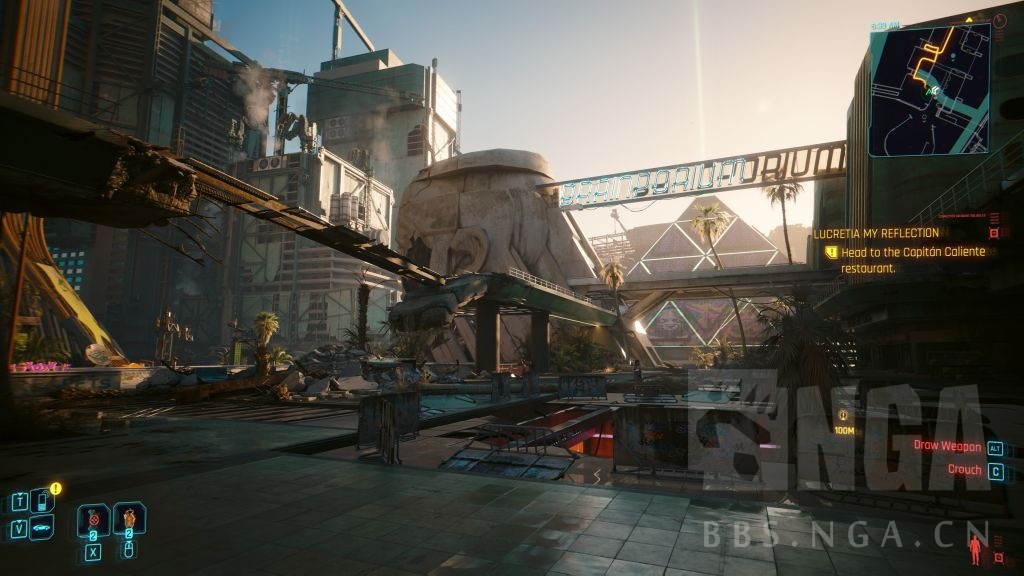Select the call vehicle car icon

tap(43, 527)
